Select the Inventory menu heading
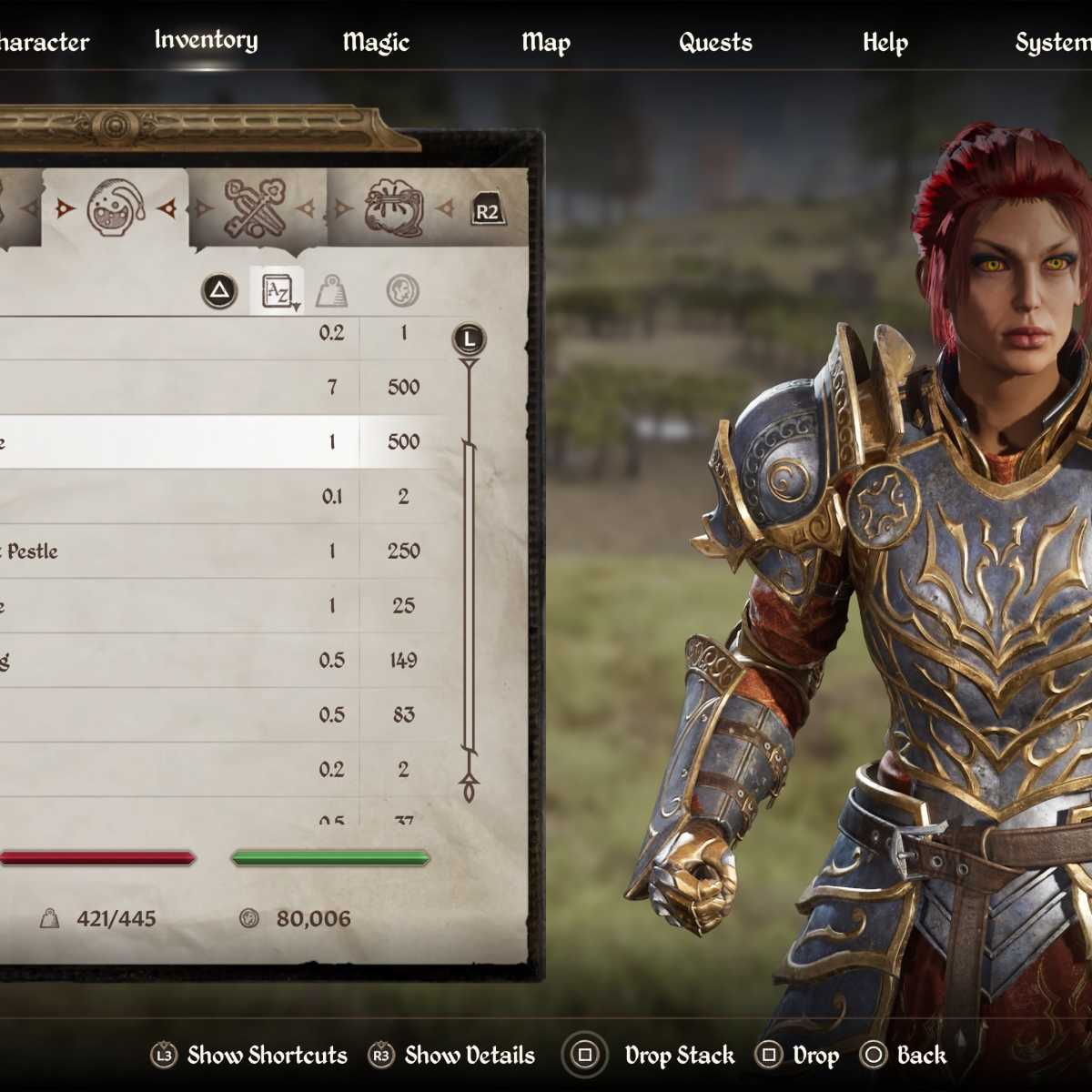Image resolution: width=1092 pixels, height=1092 pixels. click(206, 40)
